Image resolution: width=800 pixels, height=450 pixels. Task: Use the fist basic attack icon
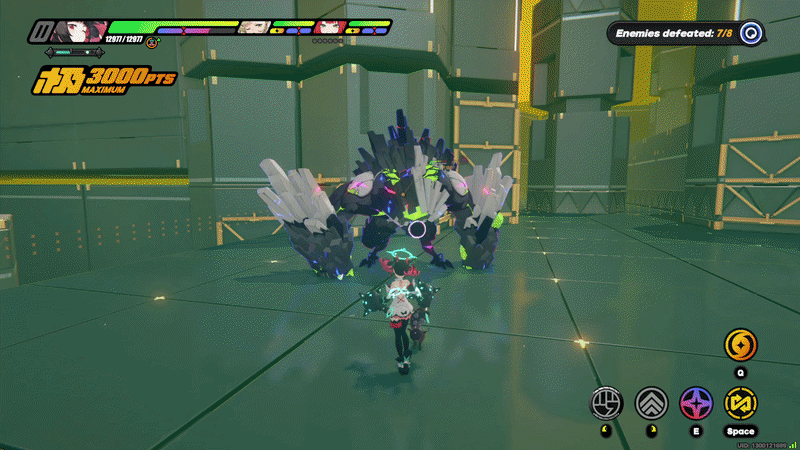point(606,403)
